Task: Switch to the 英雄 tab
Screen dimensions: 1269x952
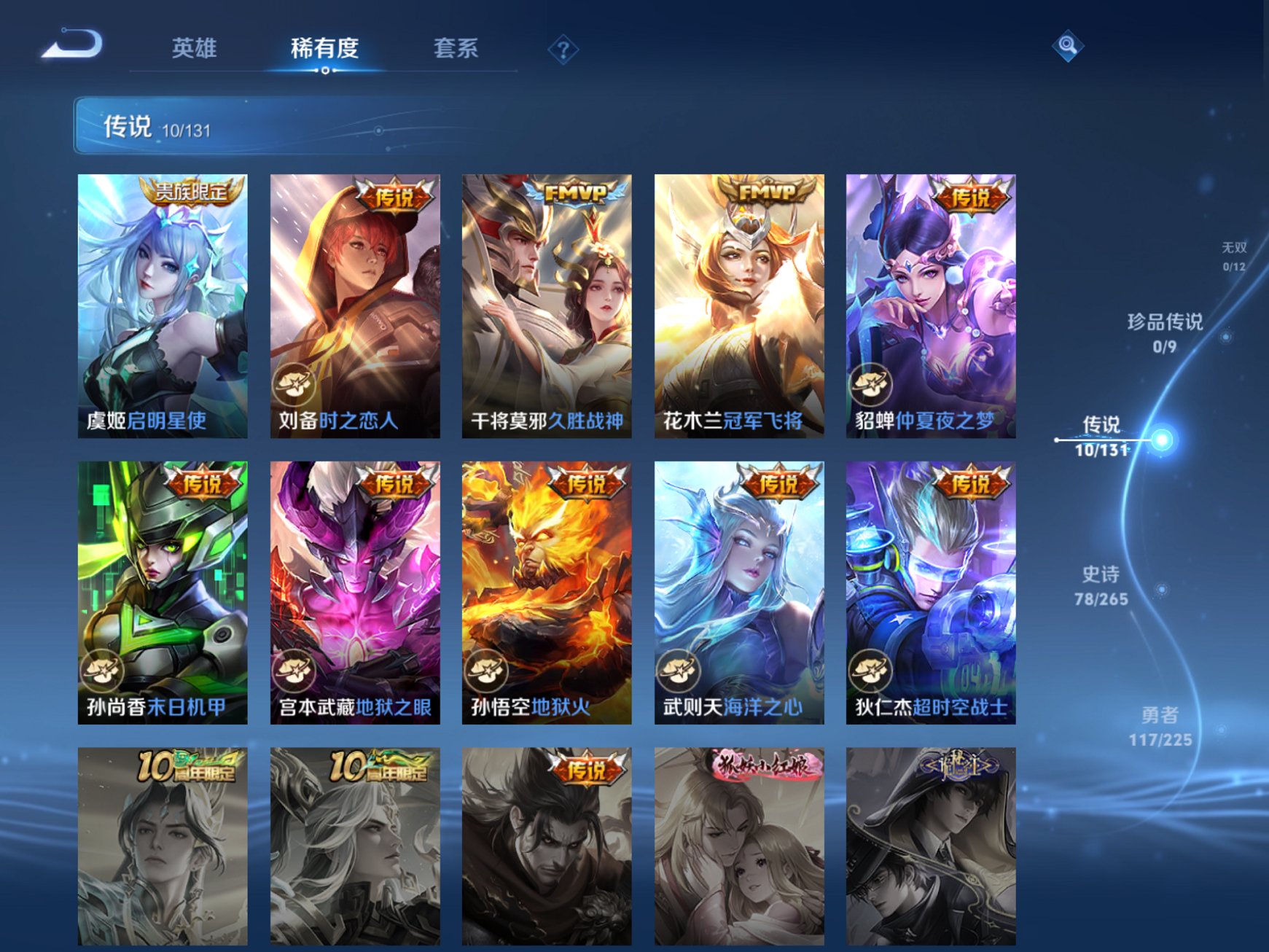Action: pyautogui.click(x=195, y=47)
